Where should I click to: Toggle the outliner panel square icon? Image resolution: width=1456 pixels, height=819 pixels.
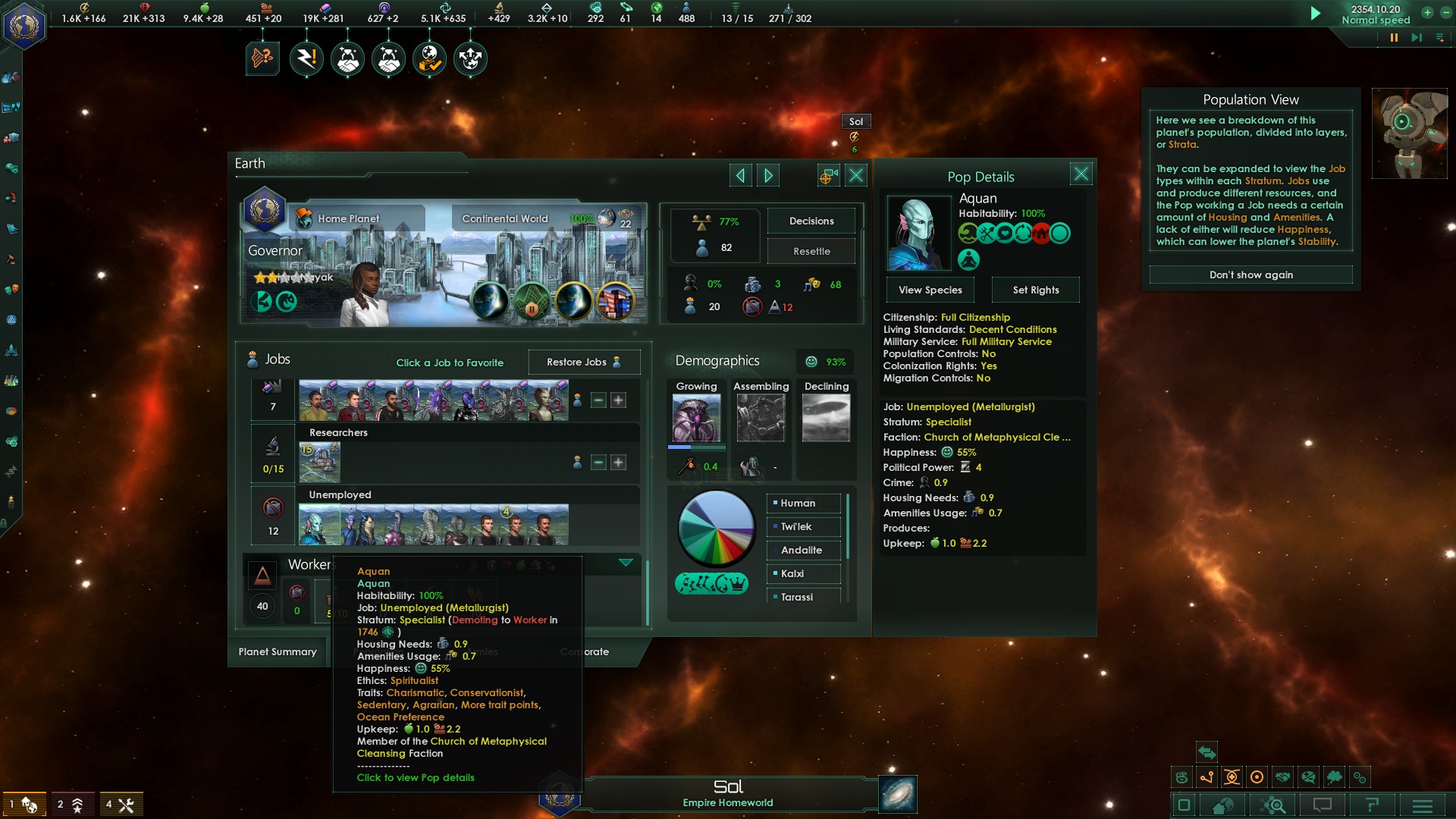coord(1184,805)
